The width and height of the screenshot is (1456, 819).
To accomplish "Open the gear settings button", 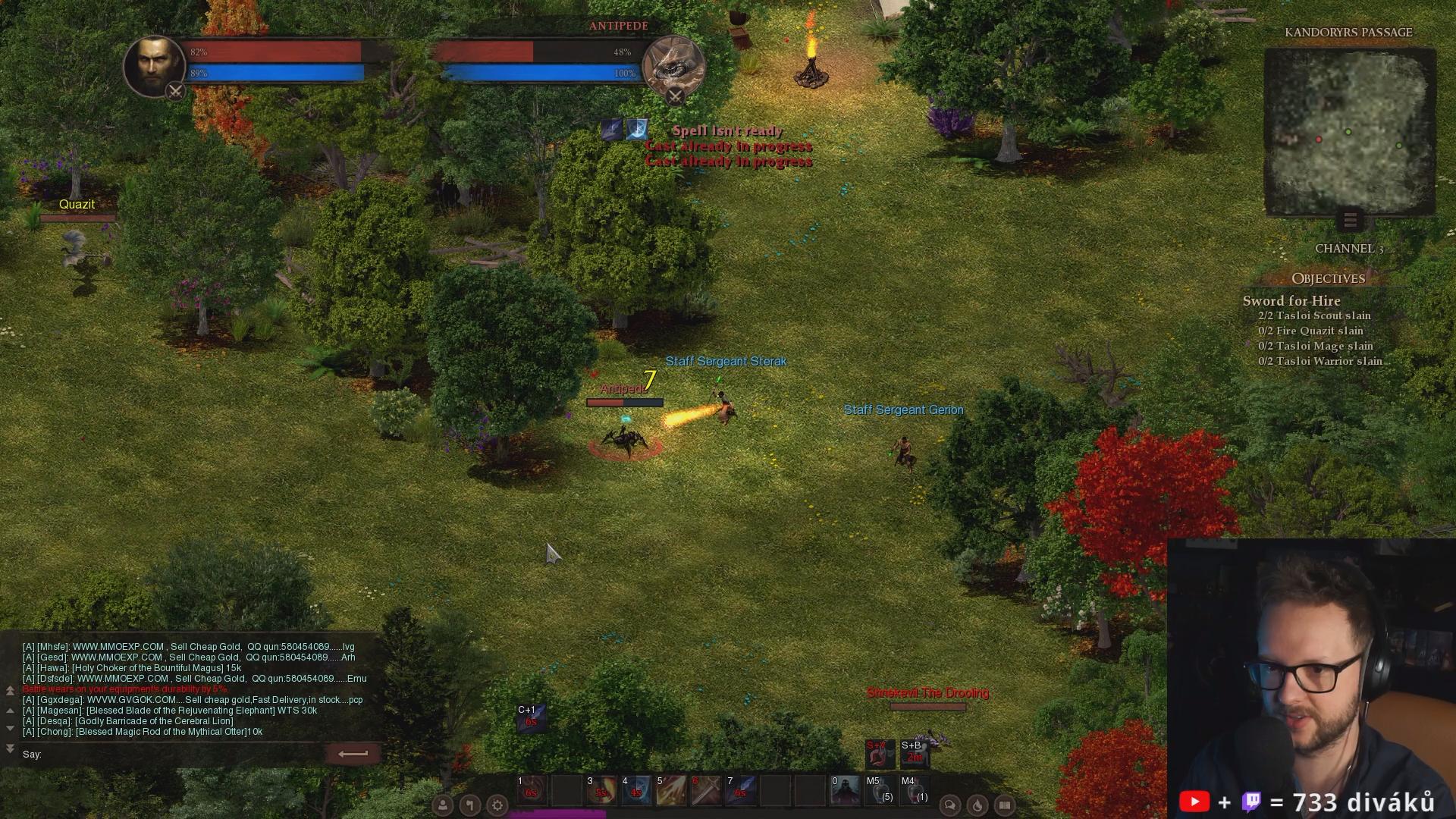I will [497, 805].
